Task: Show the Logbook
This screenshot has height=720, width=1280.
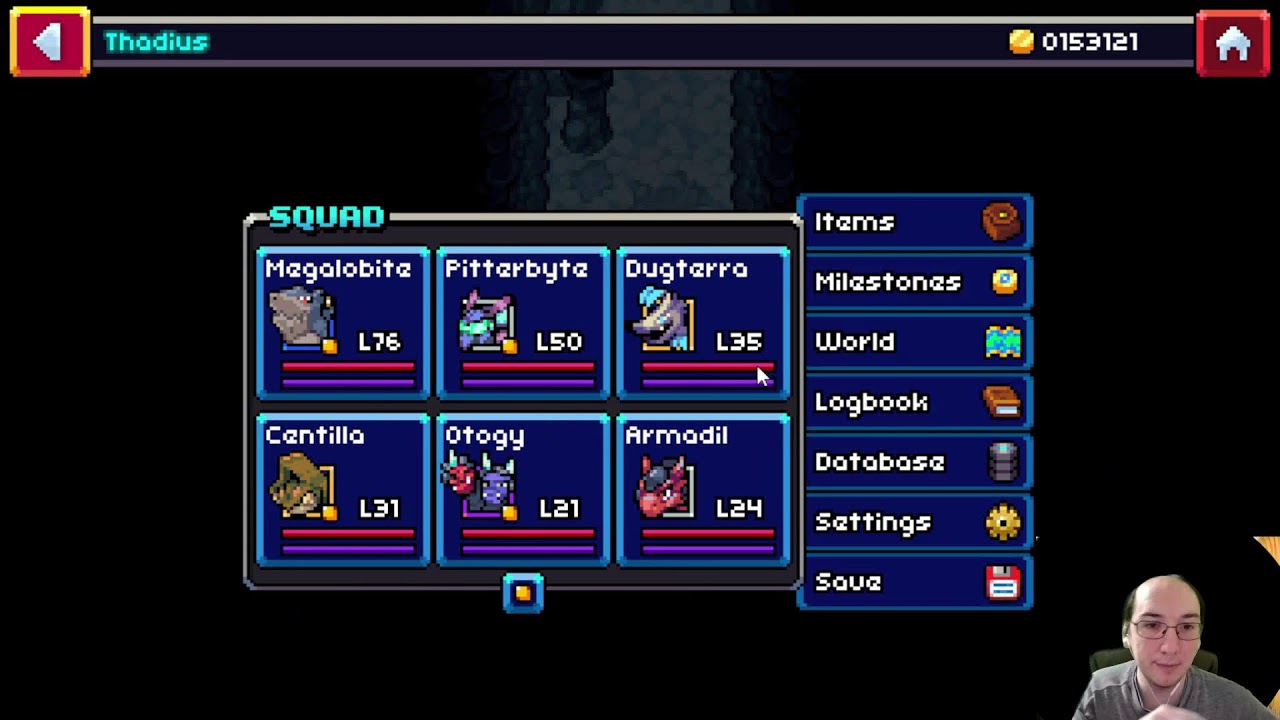Action: tap(915, 402)
